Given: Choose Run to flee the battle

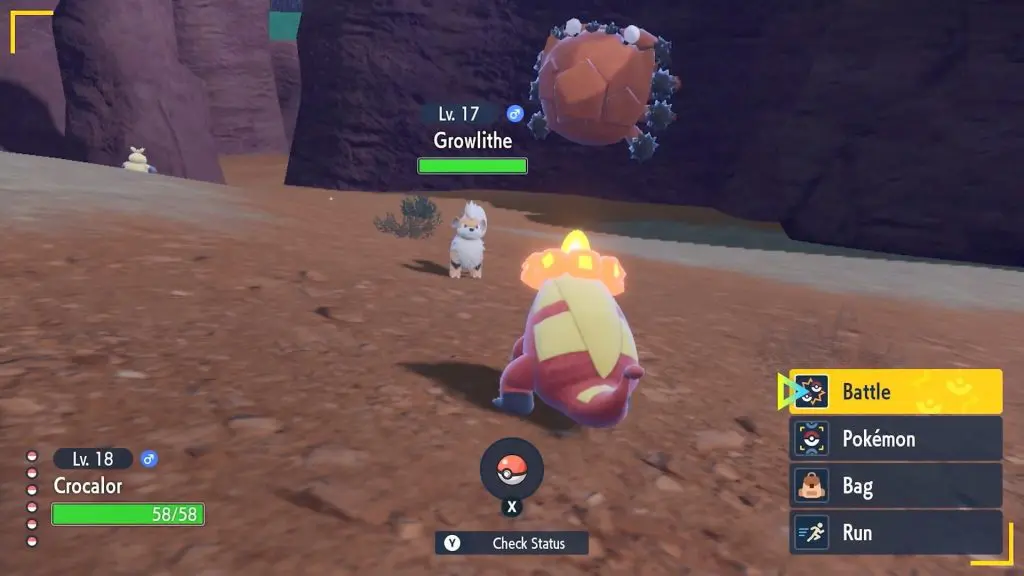Looking at the screenshot, I should pos(896,532).
